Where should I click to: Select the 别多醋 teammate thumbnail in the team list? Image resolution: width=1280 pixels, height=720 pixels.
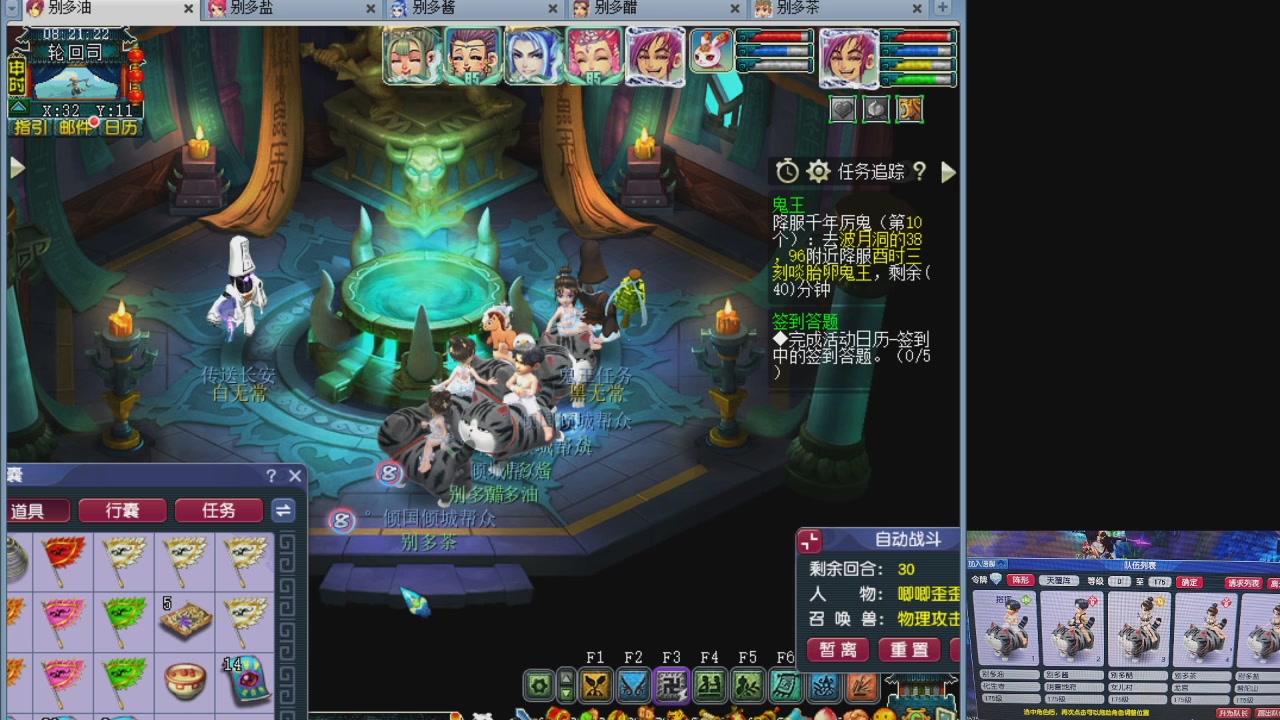click(x=1139, y=628)
